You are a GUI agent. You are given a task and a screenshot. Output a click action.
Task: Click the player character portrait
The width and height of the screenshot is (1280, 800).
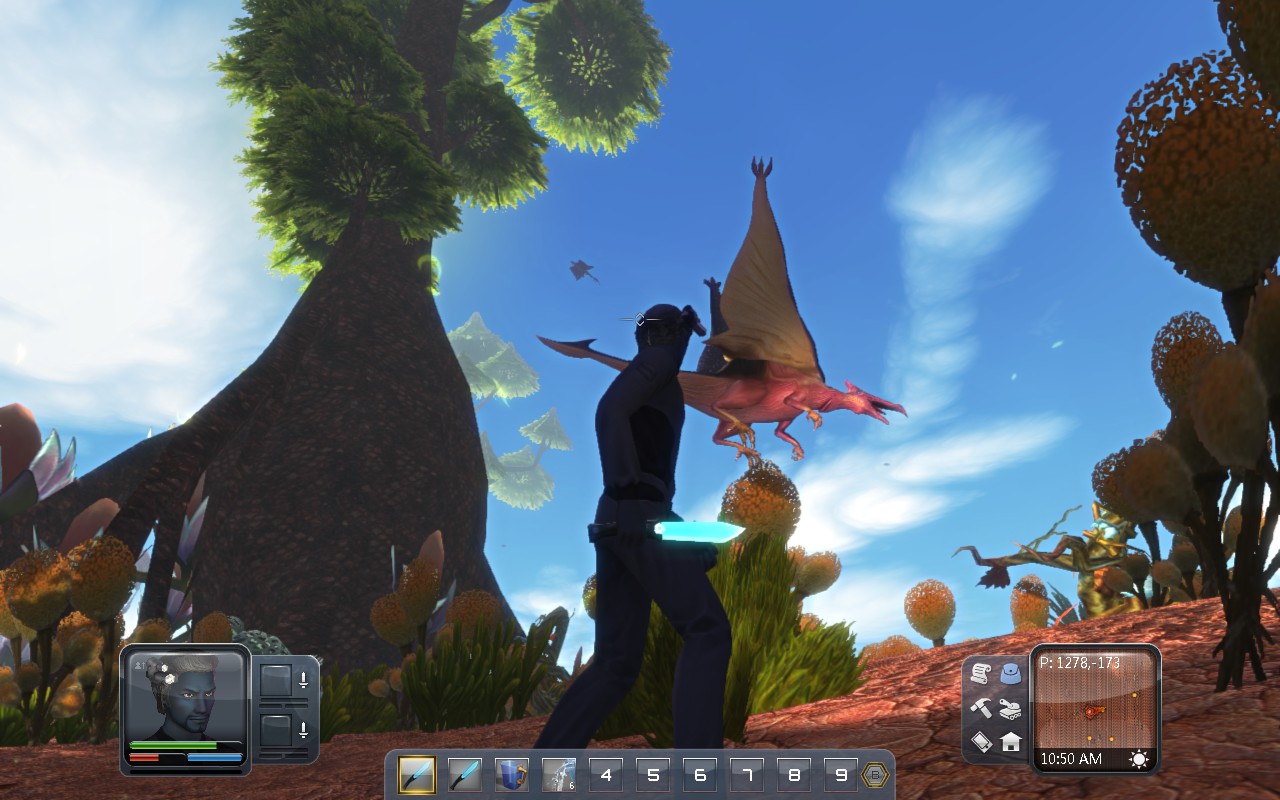click(x=186, y=696)
